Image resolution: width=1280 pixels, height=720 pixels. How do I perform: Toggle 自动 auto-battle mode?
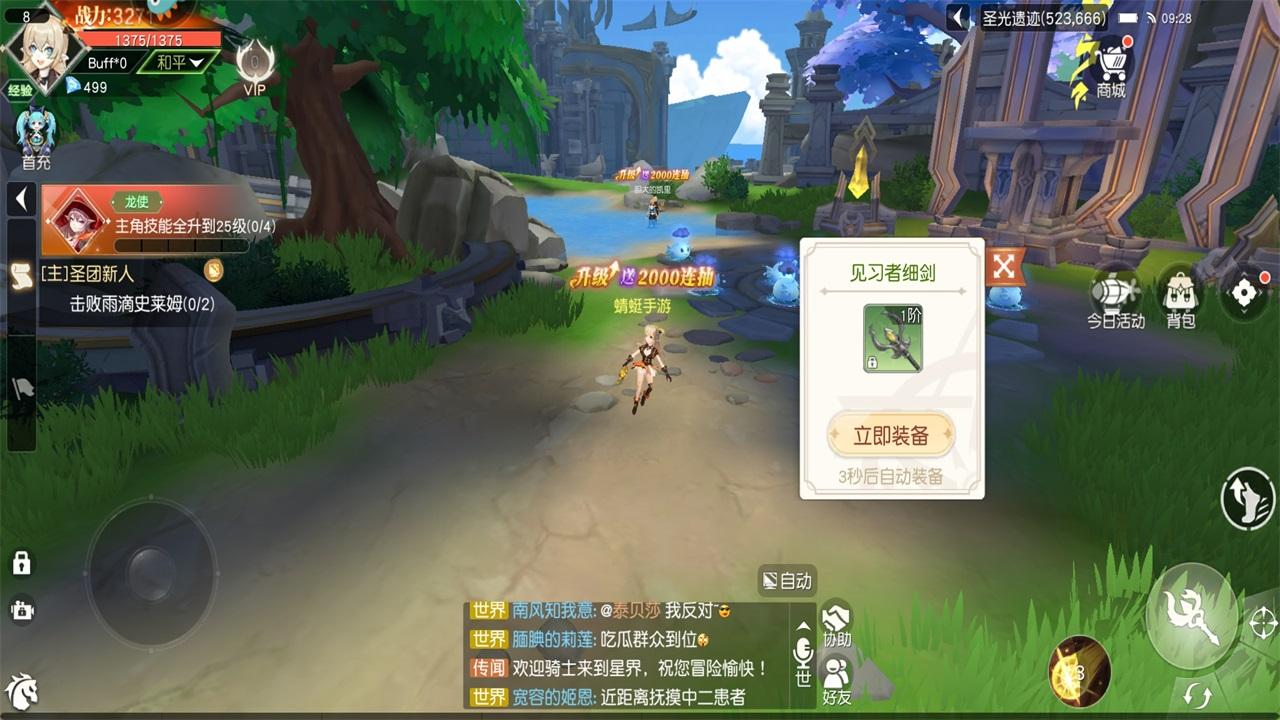[x=786, y=581]
